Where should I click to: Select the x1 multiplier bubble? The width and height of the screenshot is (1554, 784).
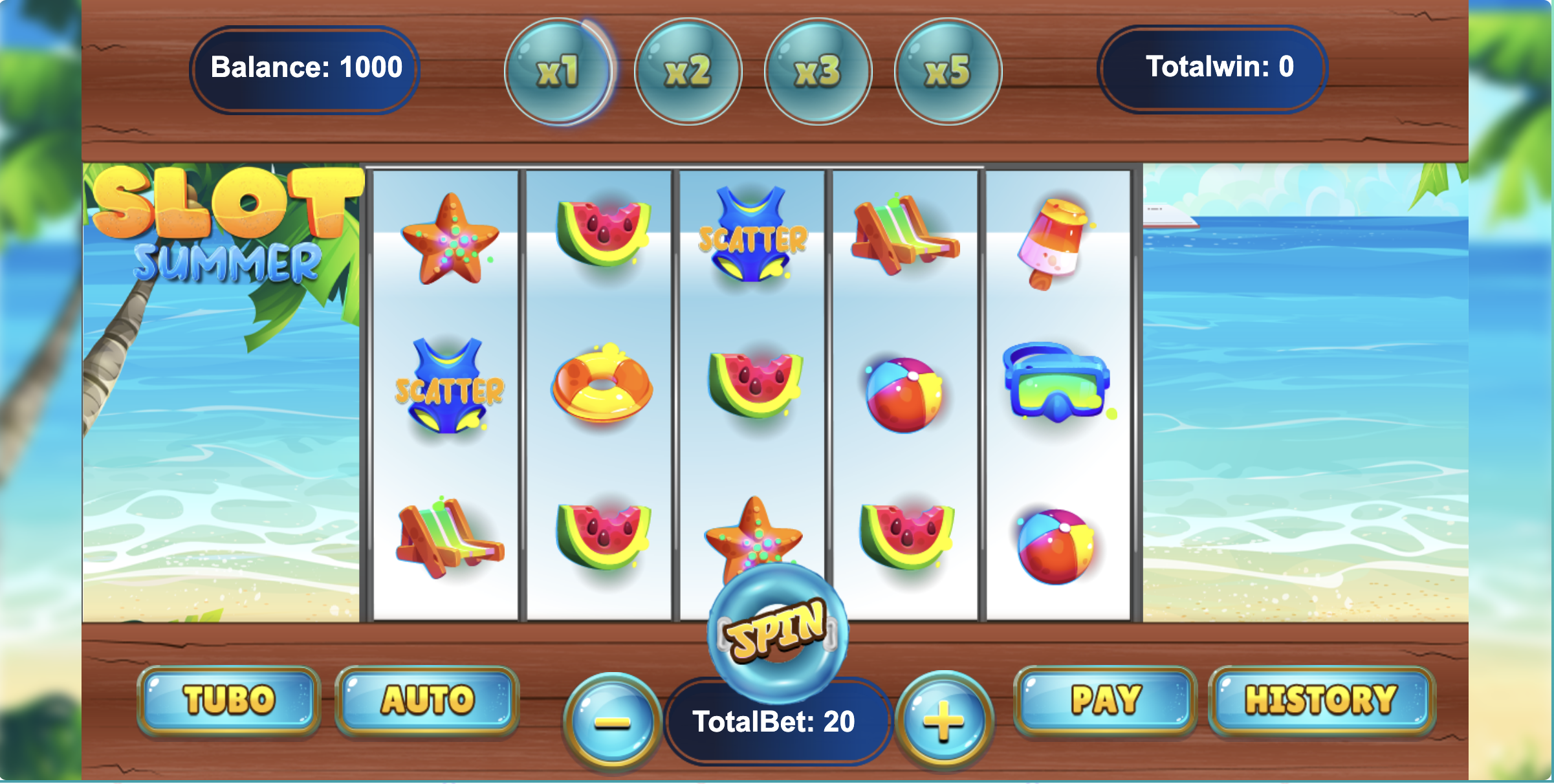click(558, 71)
